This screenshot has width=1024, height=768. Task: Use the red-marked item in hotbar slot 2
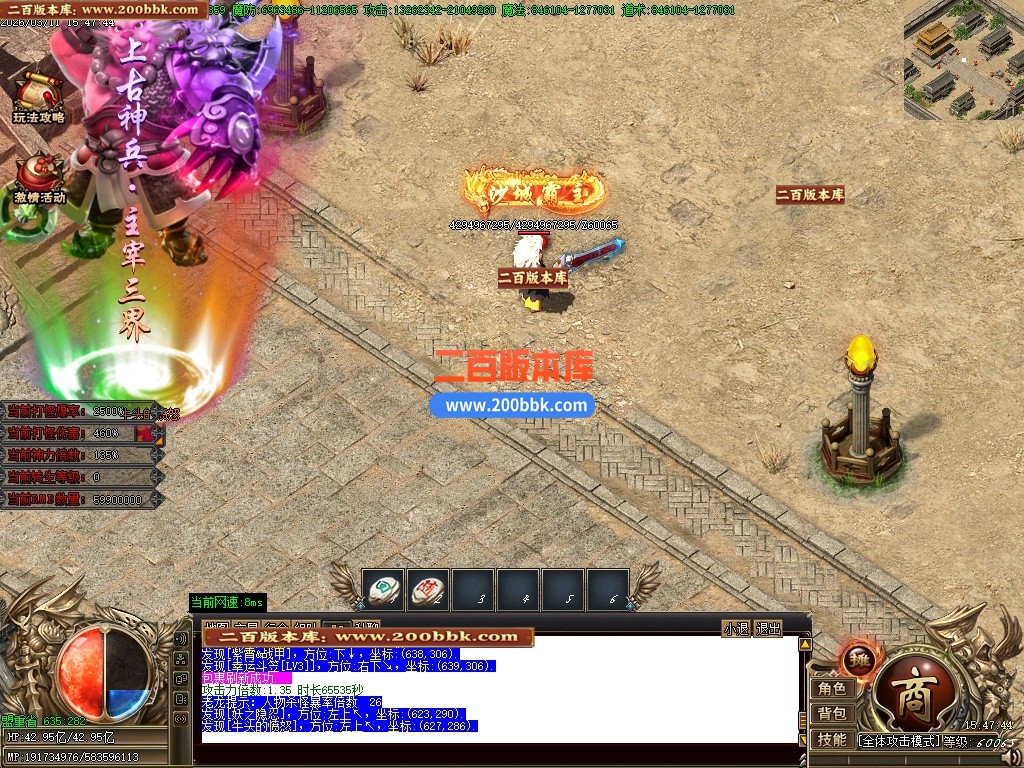(x=429, y=590)
